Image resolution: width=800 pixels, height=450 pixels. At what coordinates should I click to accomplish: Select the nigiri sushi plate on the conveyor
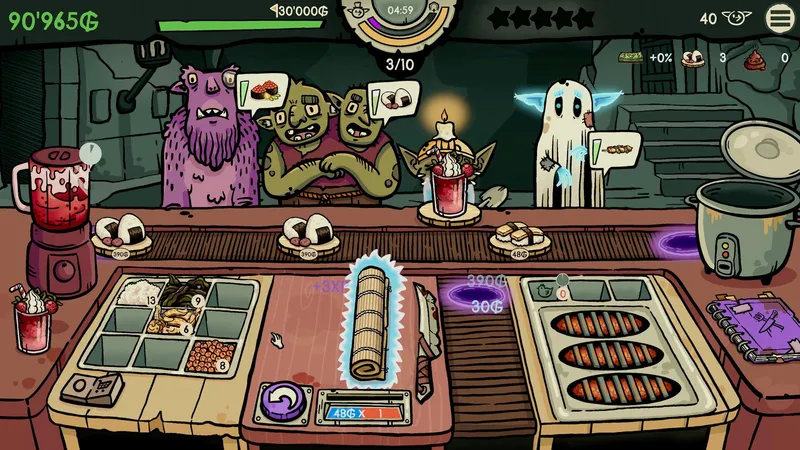517,237
